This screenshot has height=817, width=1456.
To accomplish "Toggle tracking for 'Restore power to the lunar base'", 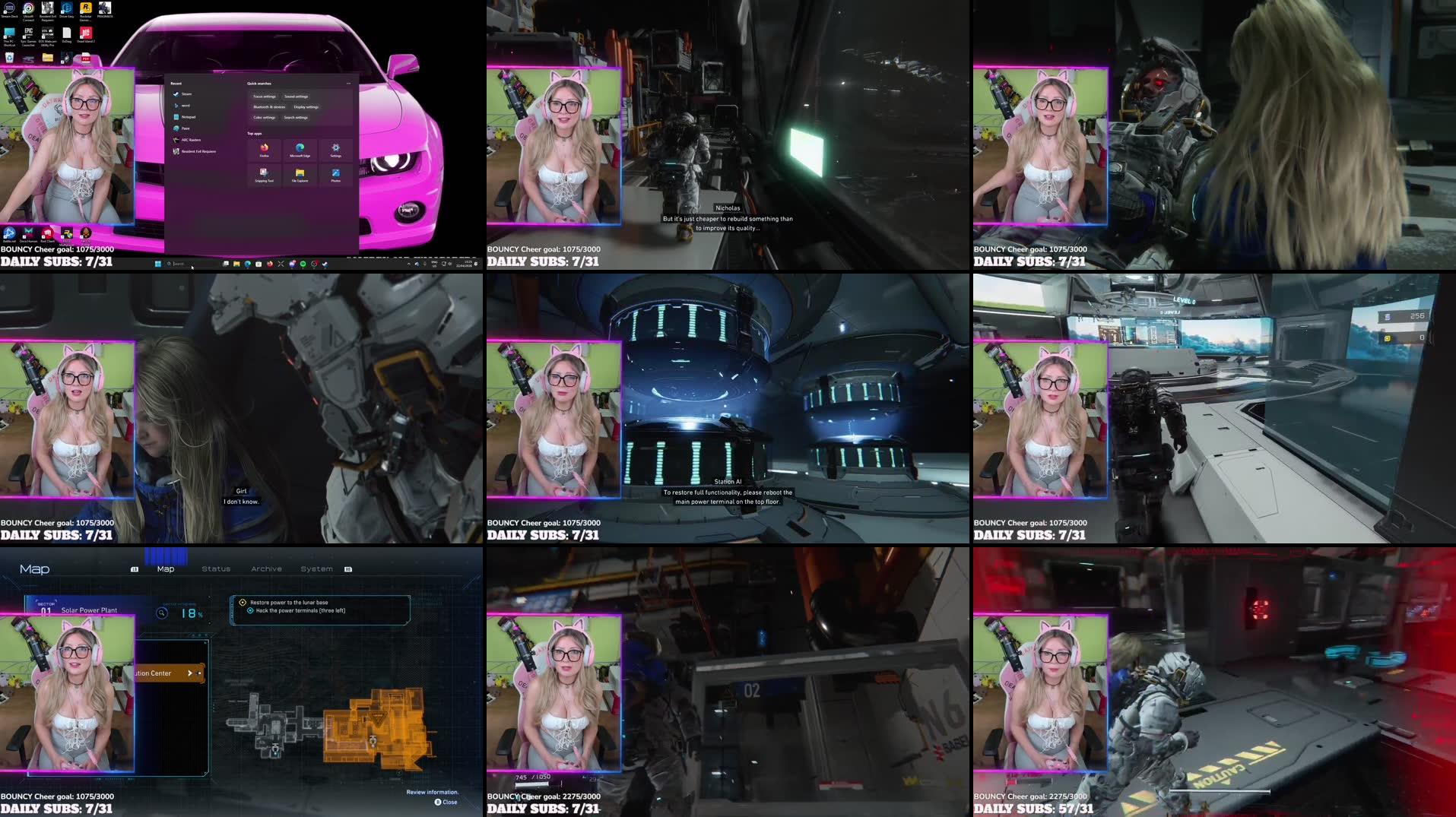I will pyautogui.click(x=243, y=602).
